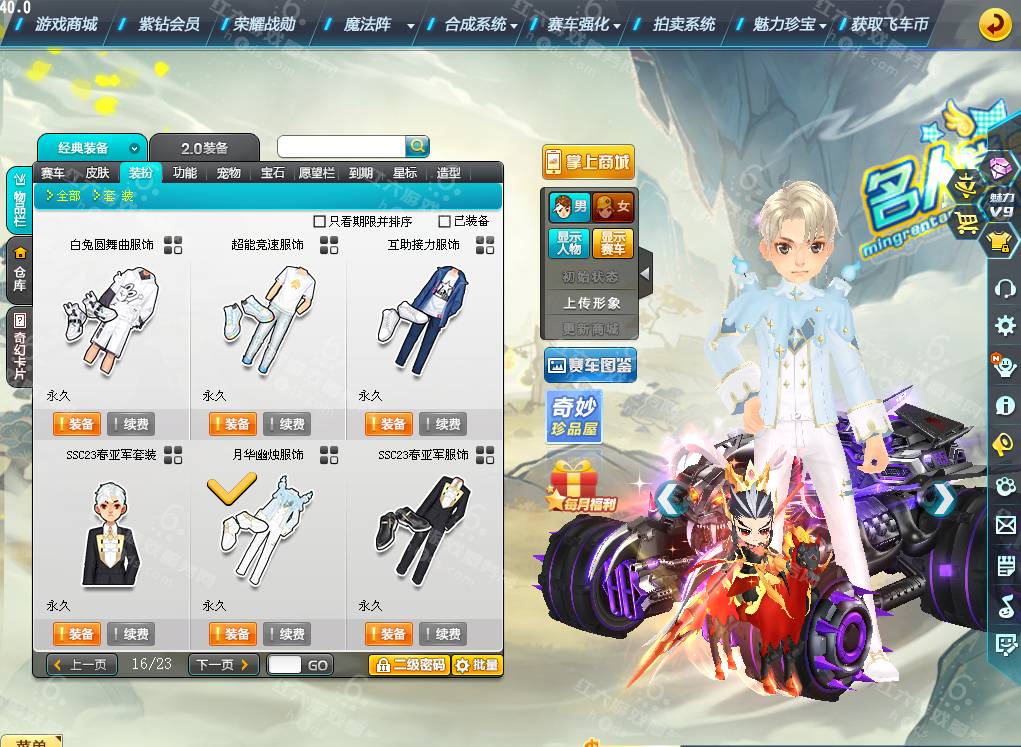Click the search magnifier button
The image size is (1021, 747).
(417, 146)
